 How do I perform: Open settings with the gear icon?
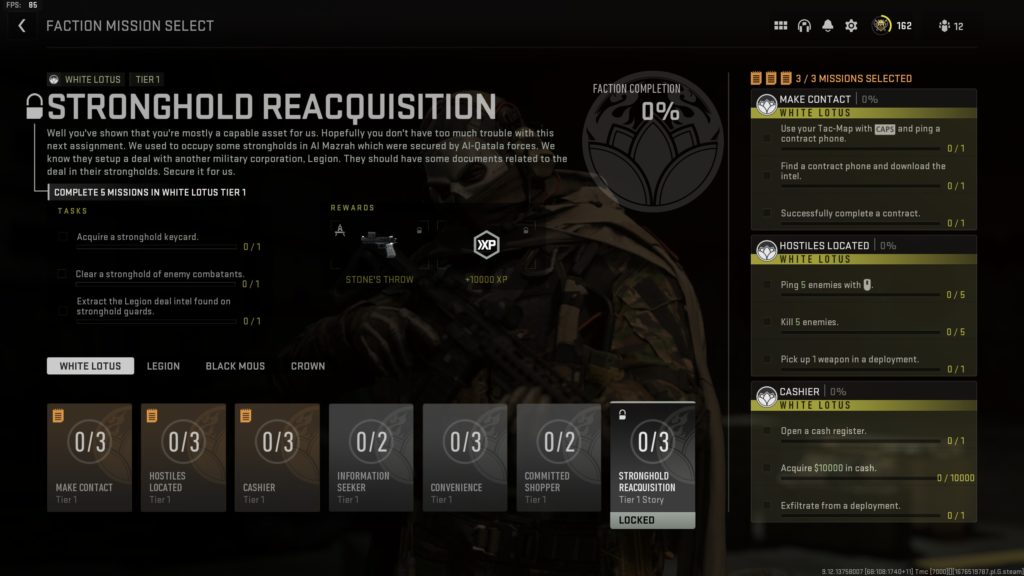pyautogui.click(x=851, y=26)
